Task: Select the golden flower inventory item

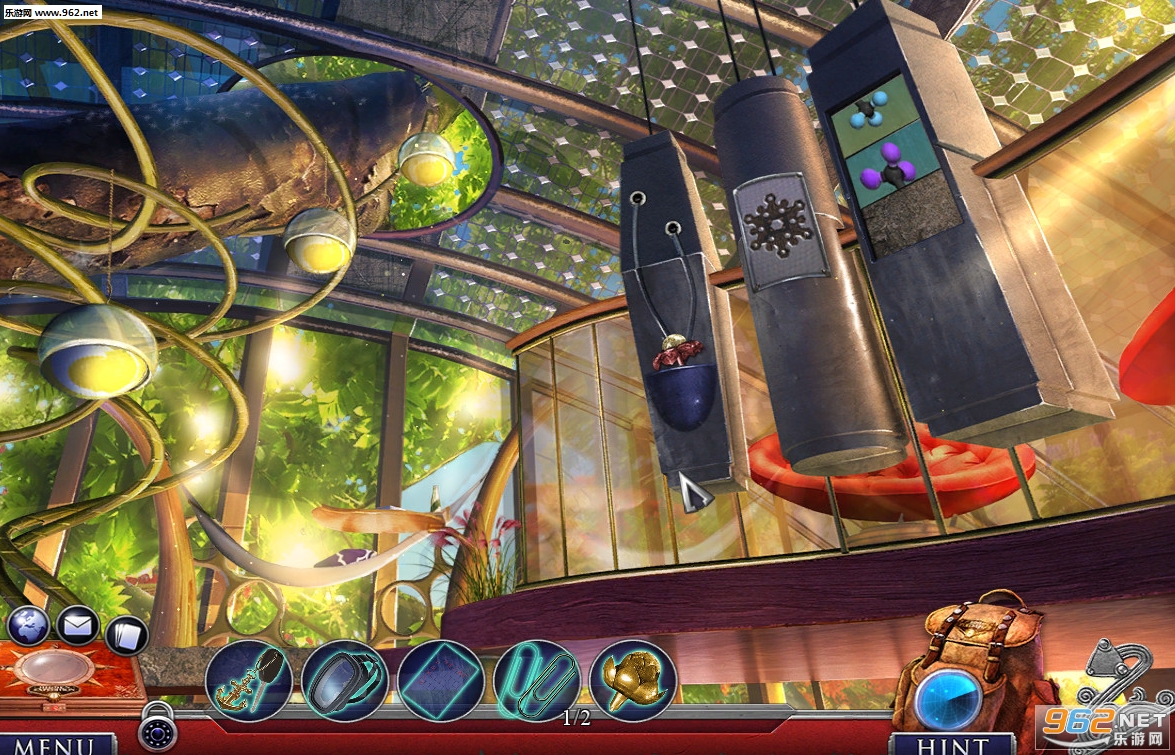Action: 633,680
